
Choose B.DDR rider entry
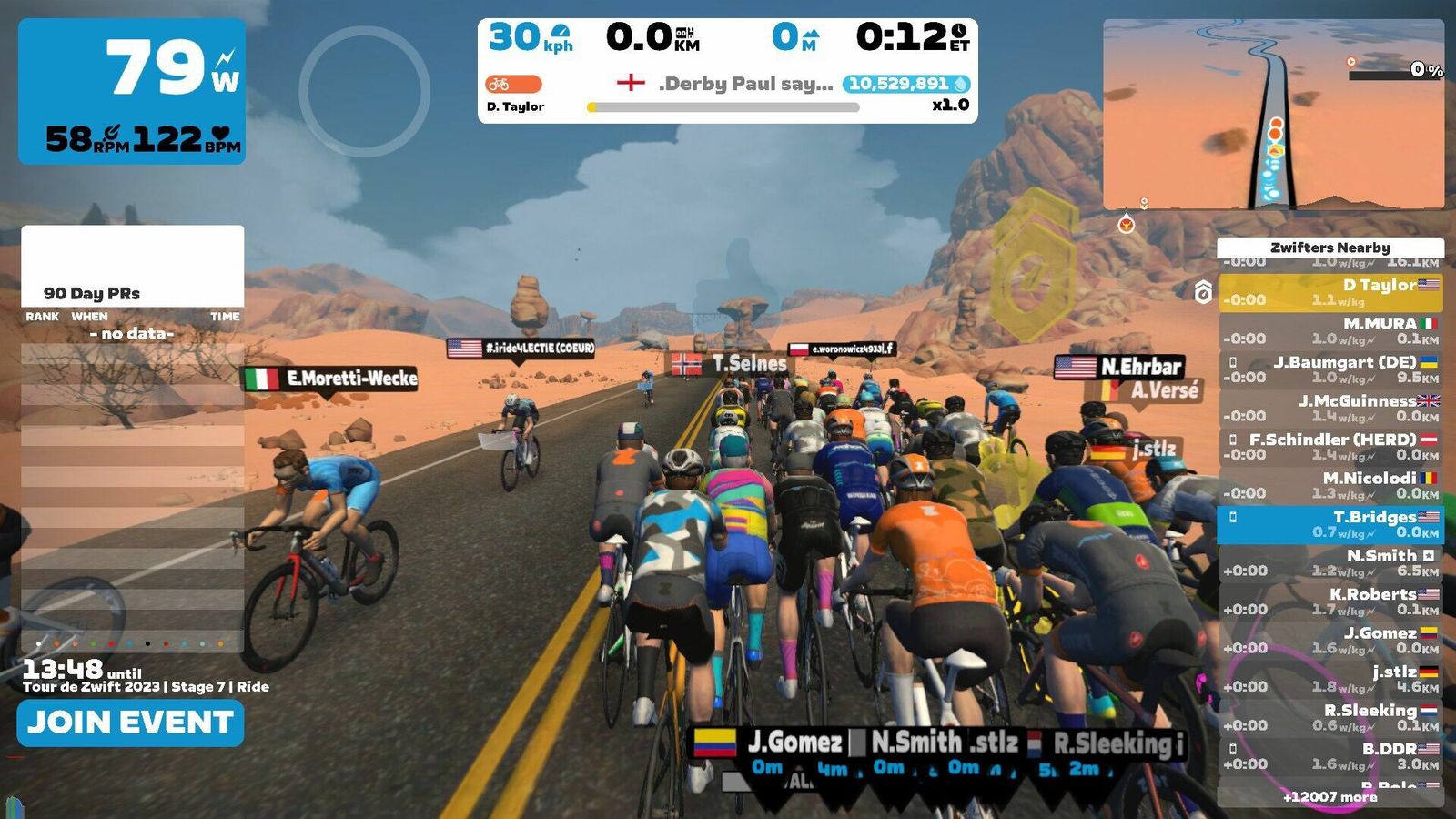pos(1330,756)
